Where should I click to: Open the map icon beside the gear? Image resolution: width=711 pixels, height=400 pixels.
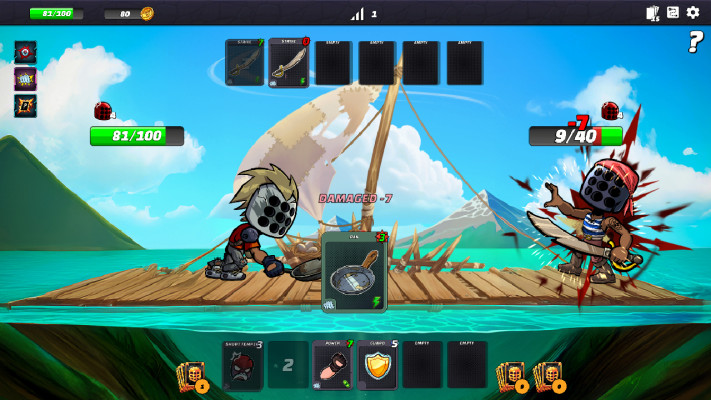[x=673, y=13]
